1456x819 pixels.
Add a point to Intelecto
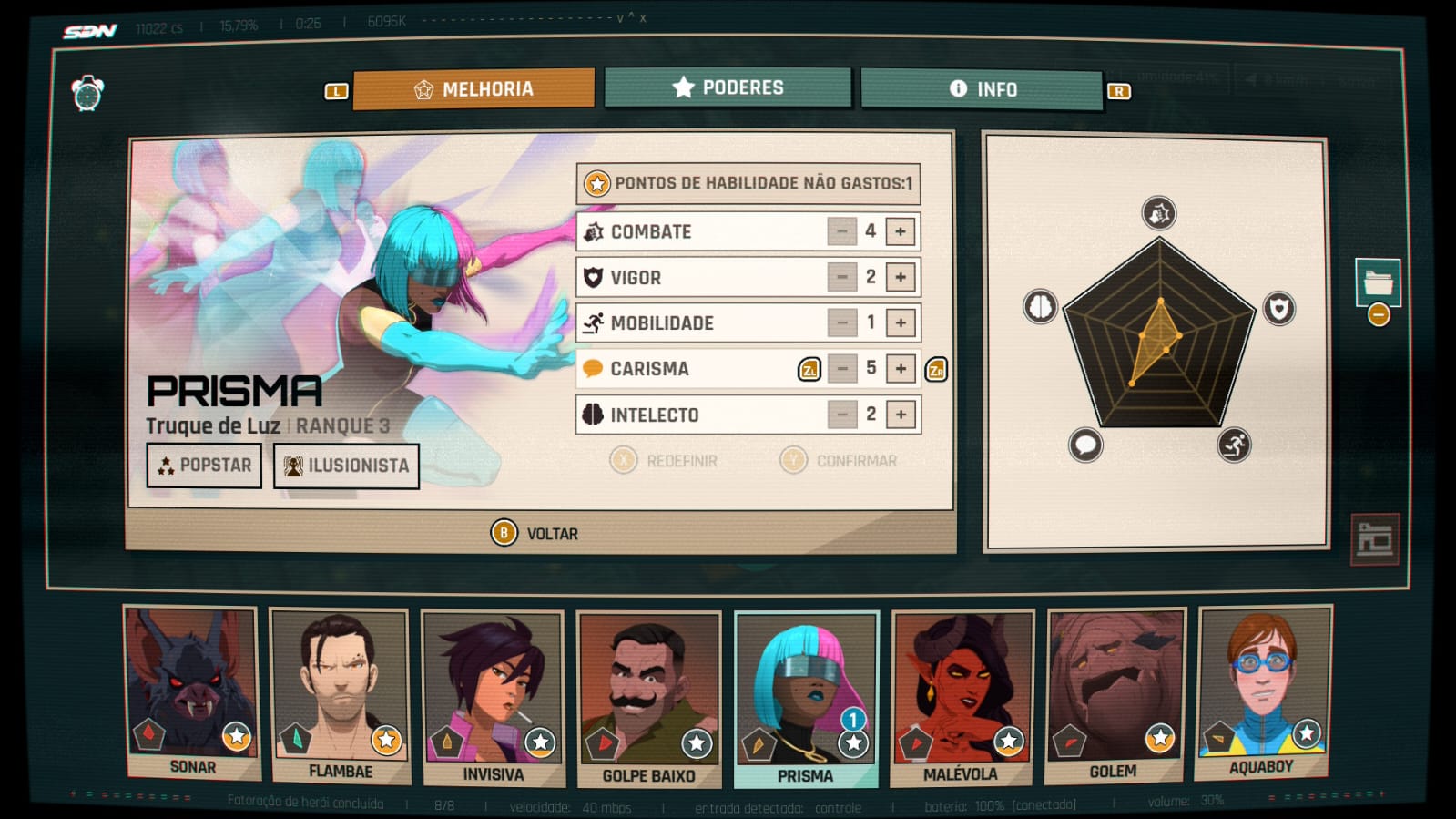[900, 415]
